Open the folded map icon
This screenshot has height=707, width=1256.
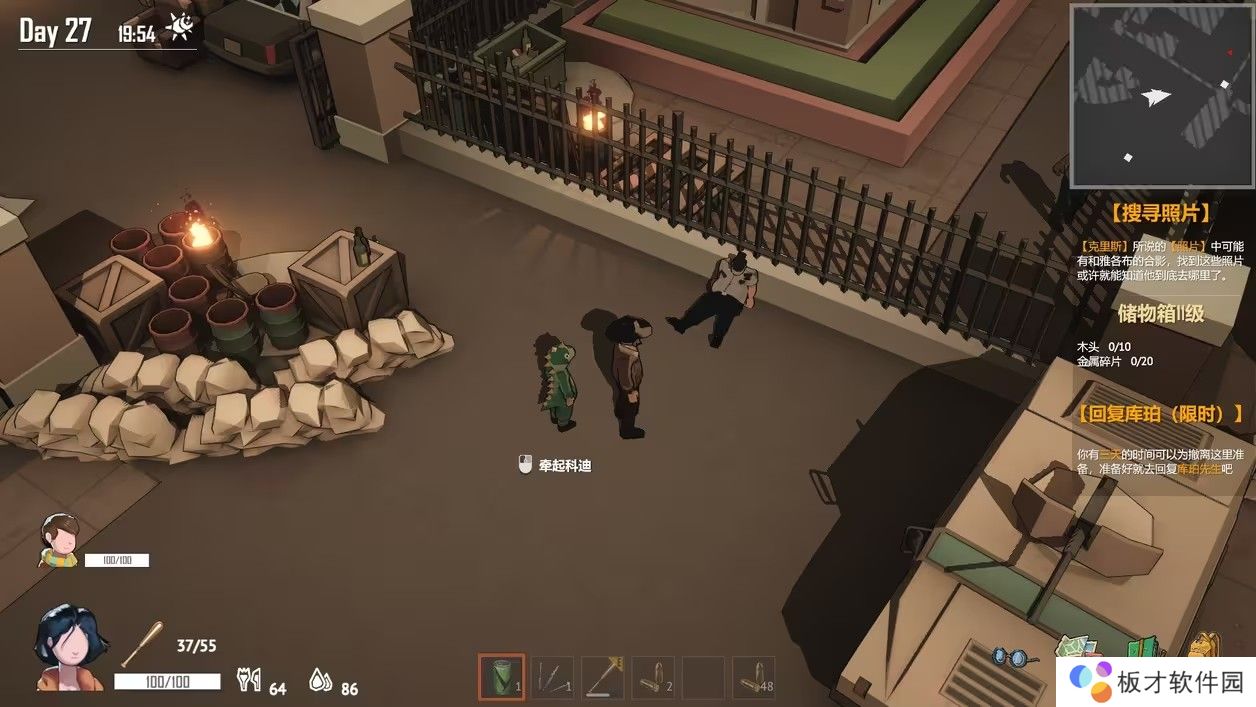[1076, 647]
